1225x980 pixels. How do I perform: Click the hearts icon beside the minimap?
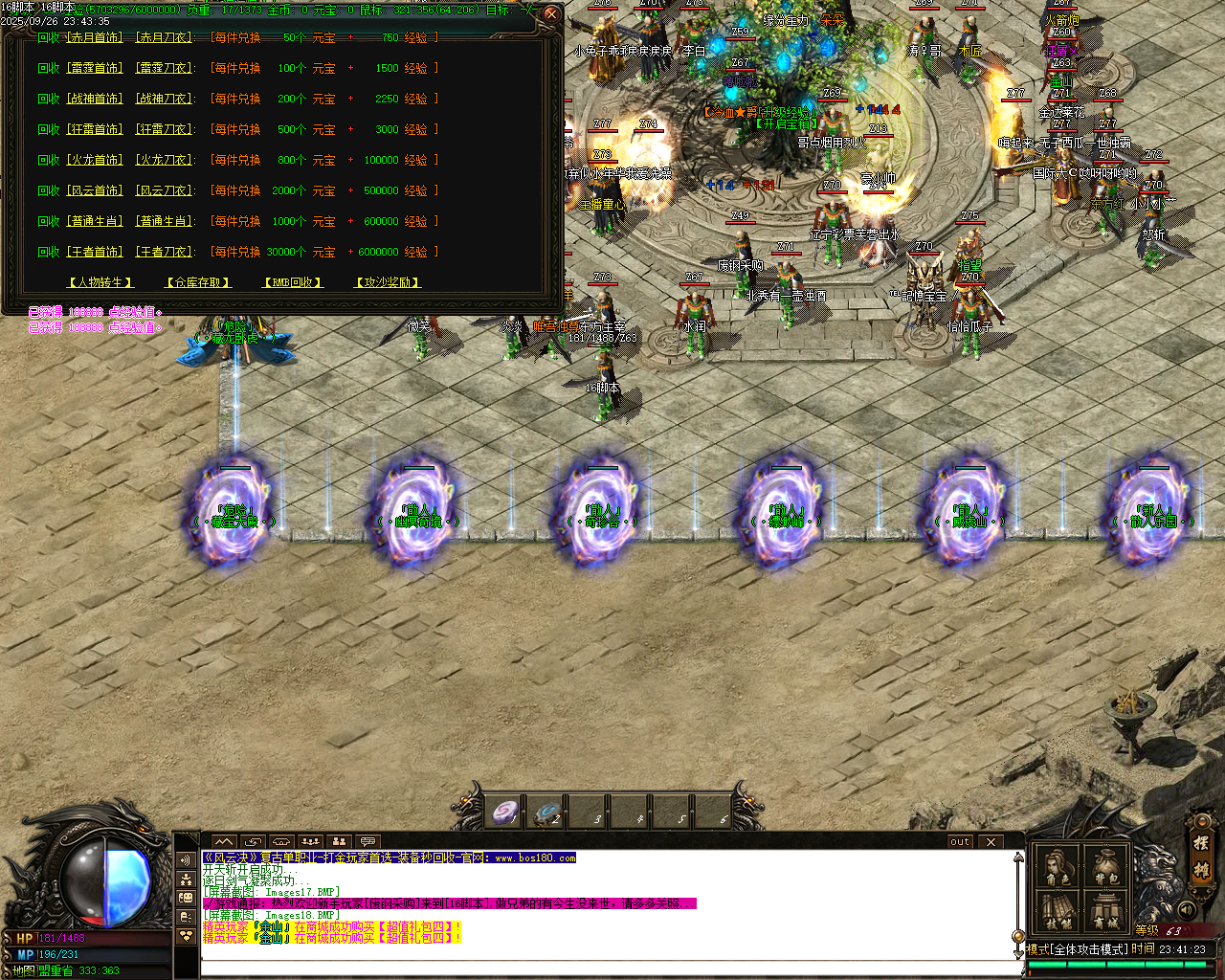(188, 935)
